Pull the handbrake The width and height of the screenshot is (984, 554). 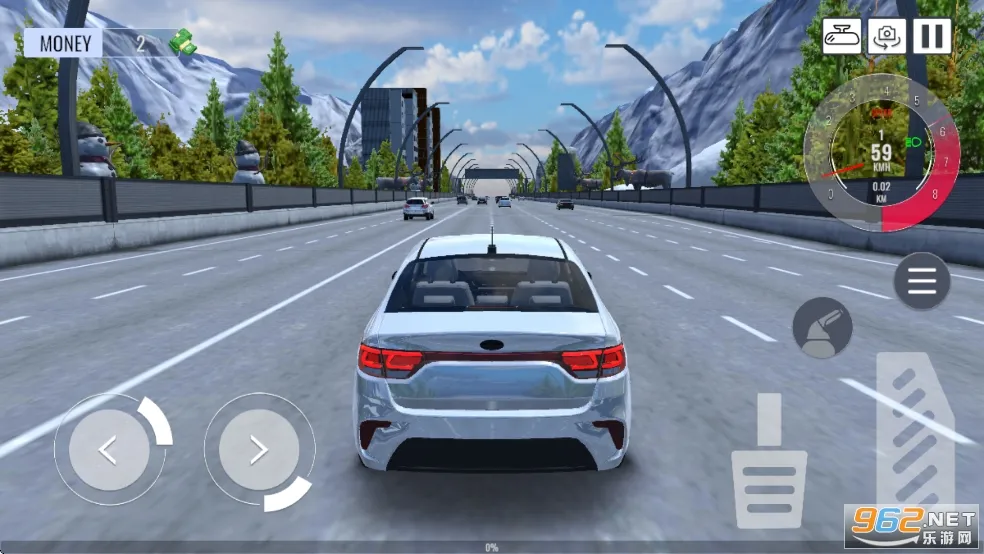pyautogui.click(x=822, y=328)
